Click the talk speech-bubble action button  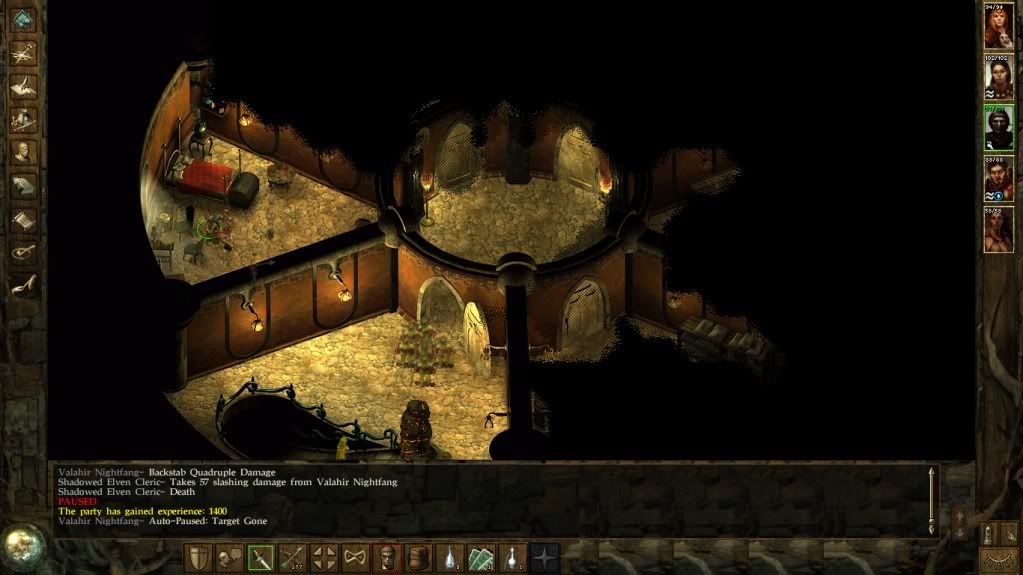point(229,558)
